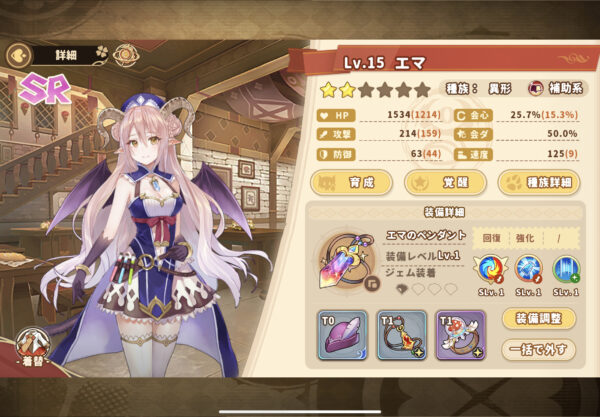The width and height of the screenshot is (600, 417).
Task: Click the planet icon in top bar
Action: coord(127,54)
